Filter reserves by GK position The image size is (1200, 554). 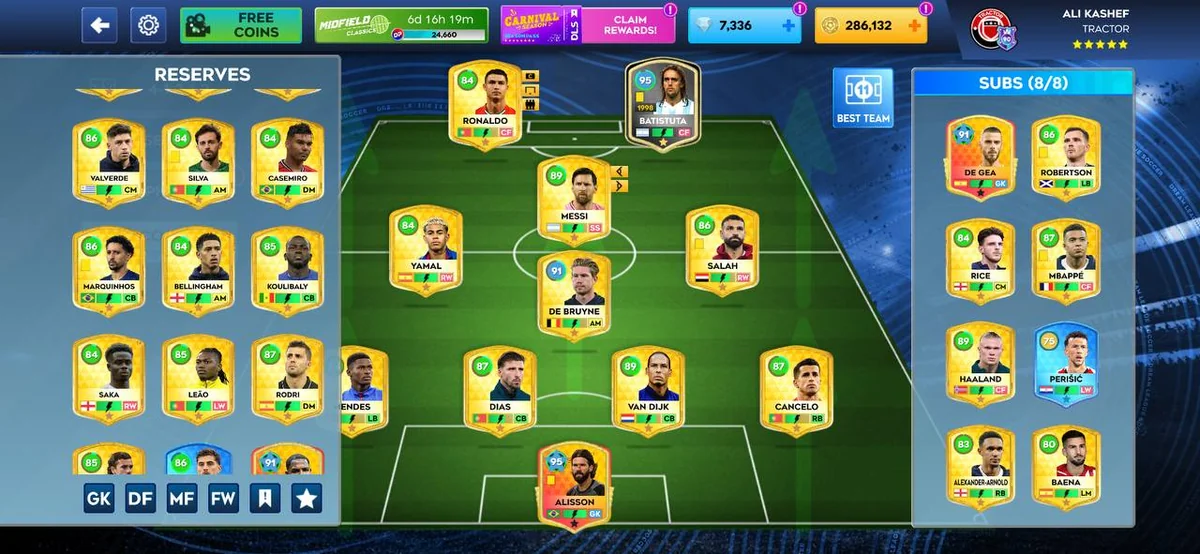(x=99, y=498)
